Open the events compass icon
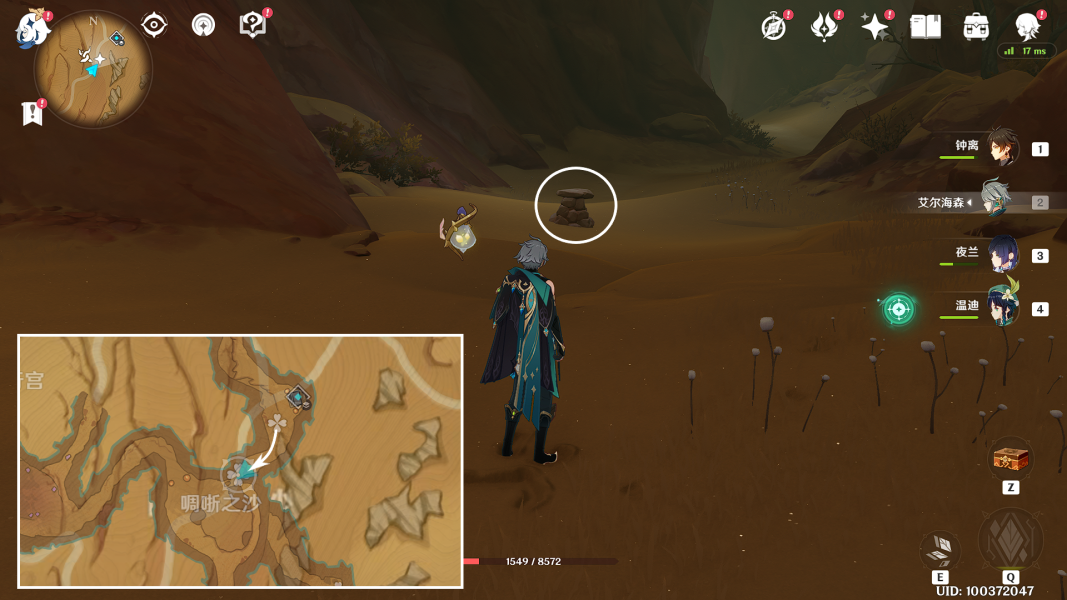The height and width of the screenshot is (600, 1067). tap(773, 27)
